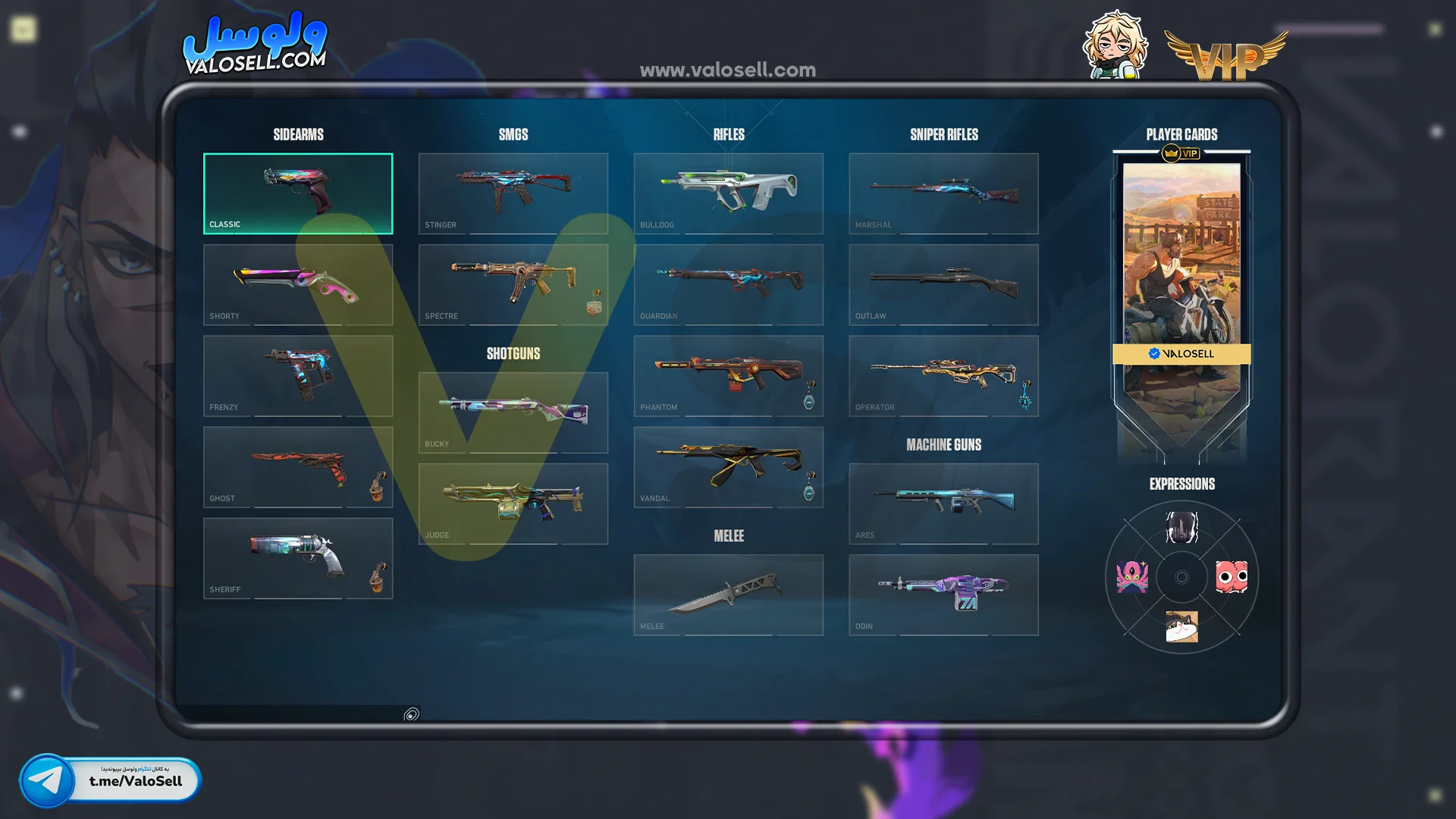Select the Ghost sidearm slot
1456x819 pixels.
pos(298,466)
